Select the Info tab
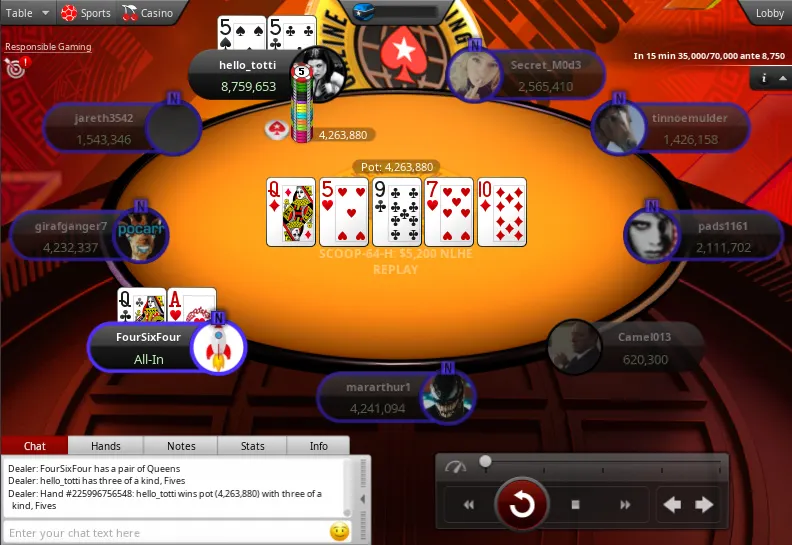 coord(318,446)
